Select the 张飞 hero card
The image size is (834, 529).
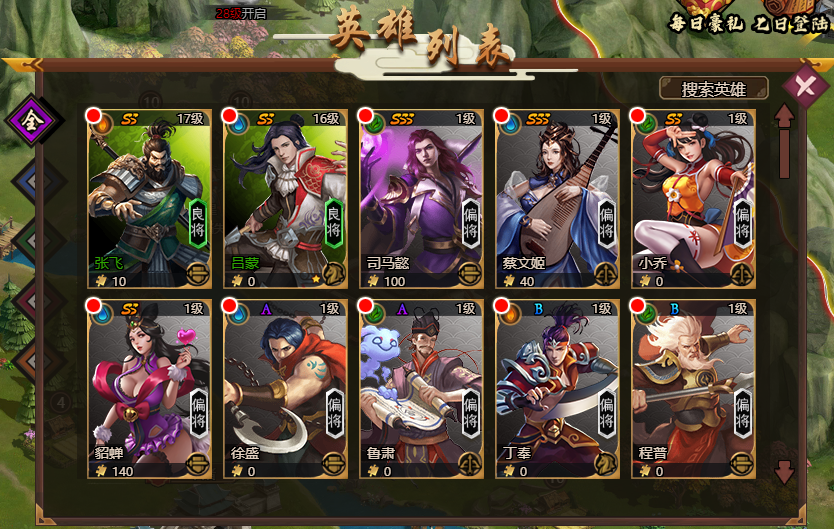pos(149,197)
